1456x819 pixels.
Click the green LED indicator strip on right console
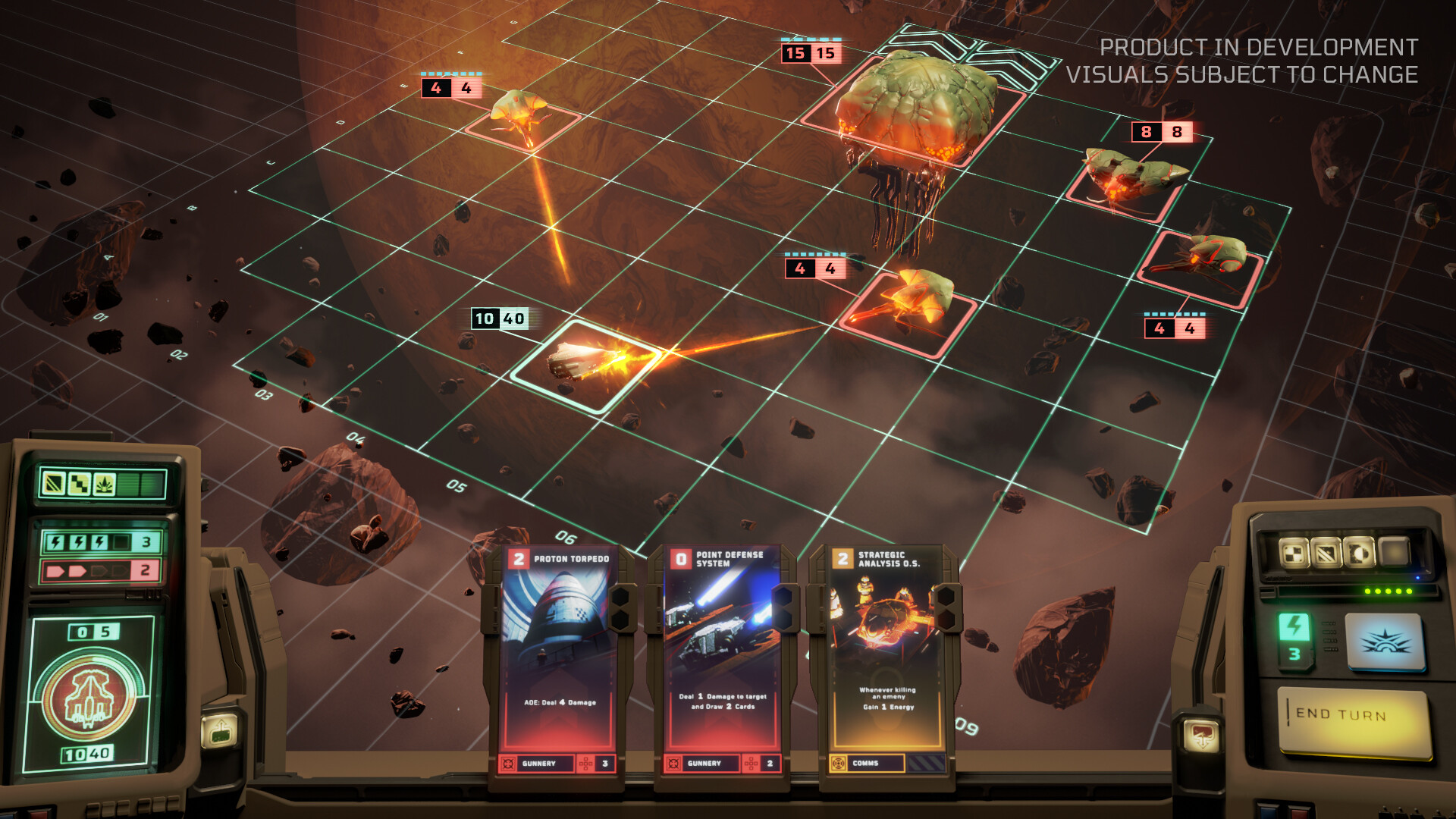pos(1387,591)
